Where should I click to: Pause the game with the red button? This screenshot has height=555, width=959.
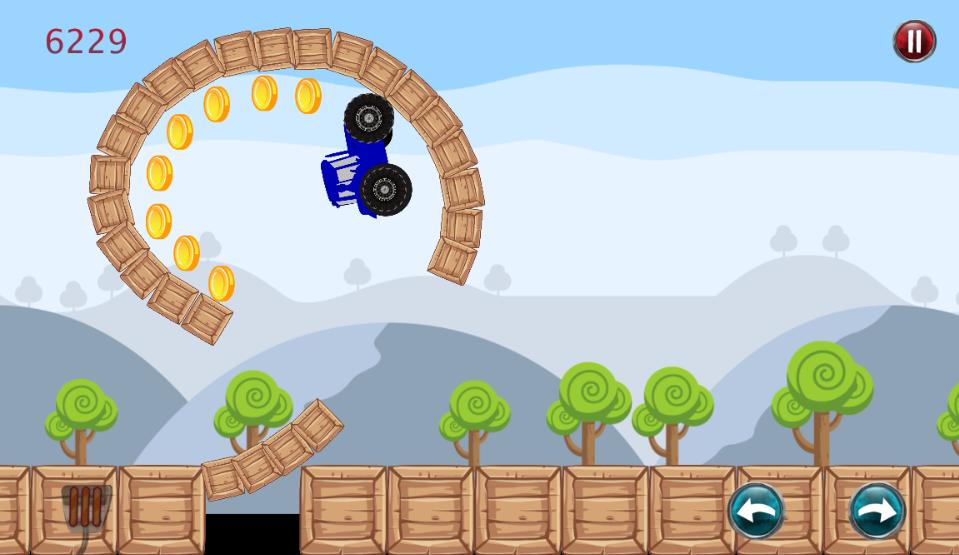coord(913,42)
